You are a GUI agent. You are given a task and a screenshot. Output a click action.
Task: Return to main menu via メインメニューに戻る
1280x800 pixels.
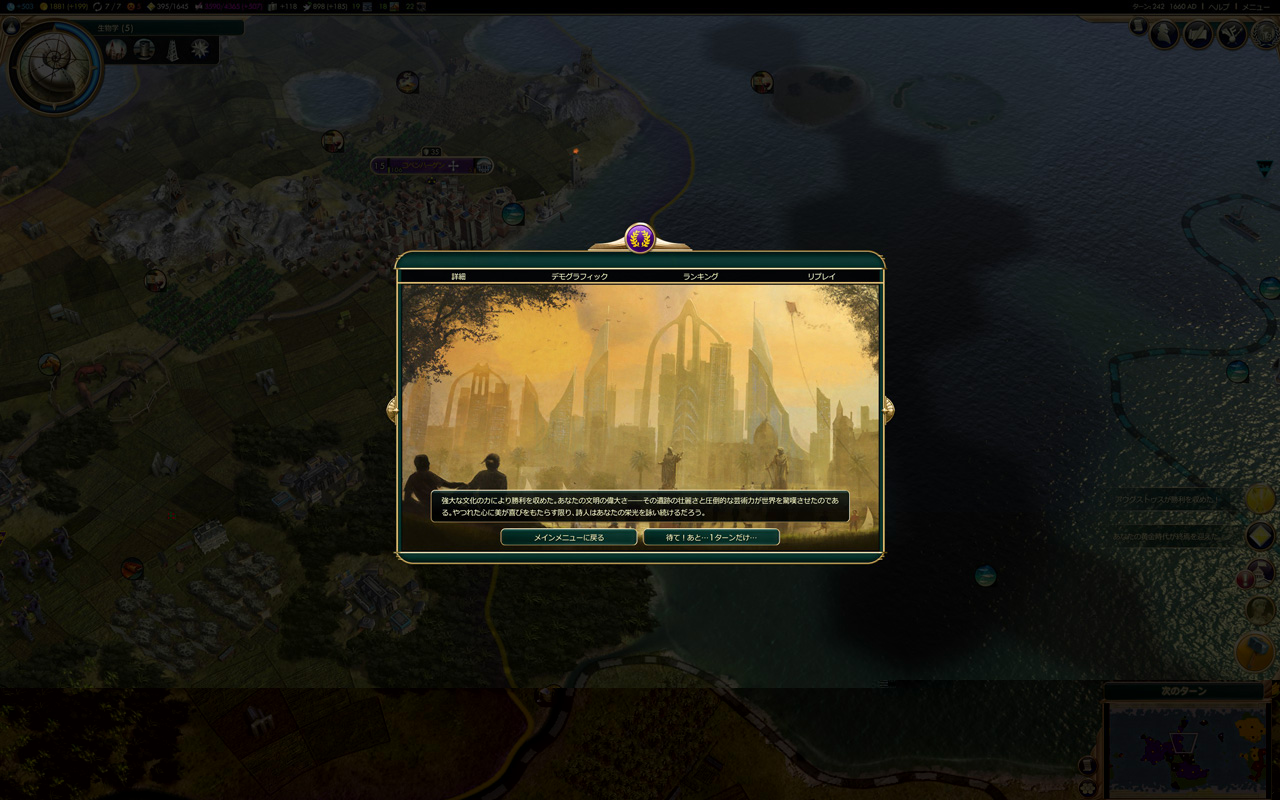[x=568, y=537]
